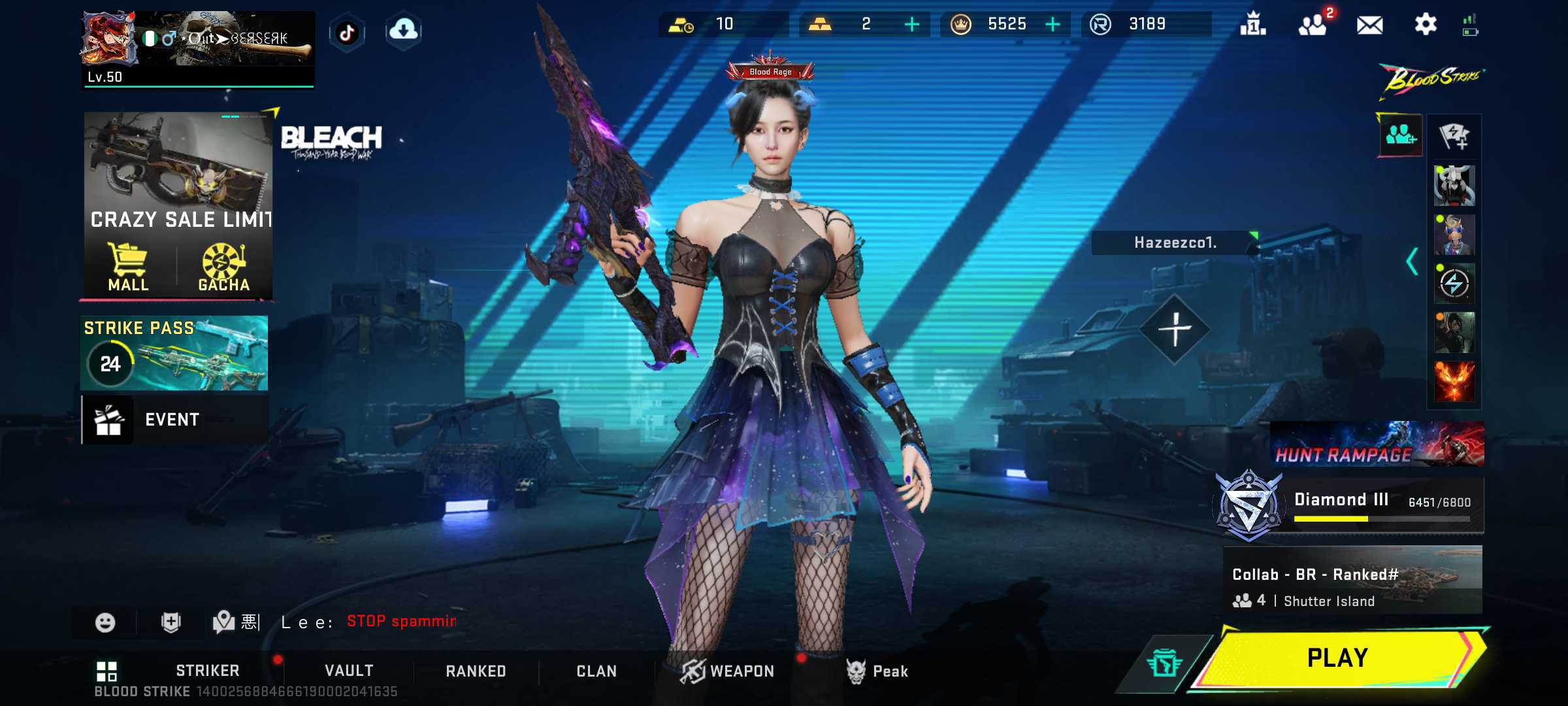
Task: Switch to the STRIKER tab
Action: pyautogui.click(x=207, y=671)
